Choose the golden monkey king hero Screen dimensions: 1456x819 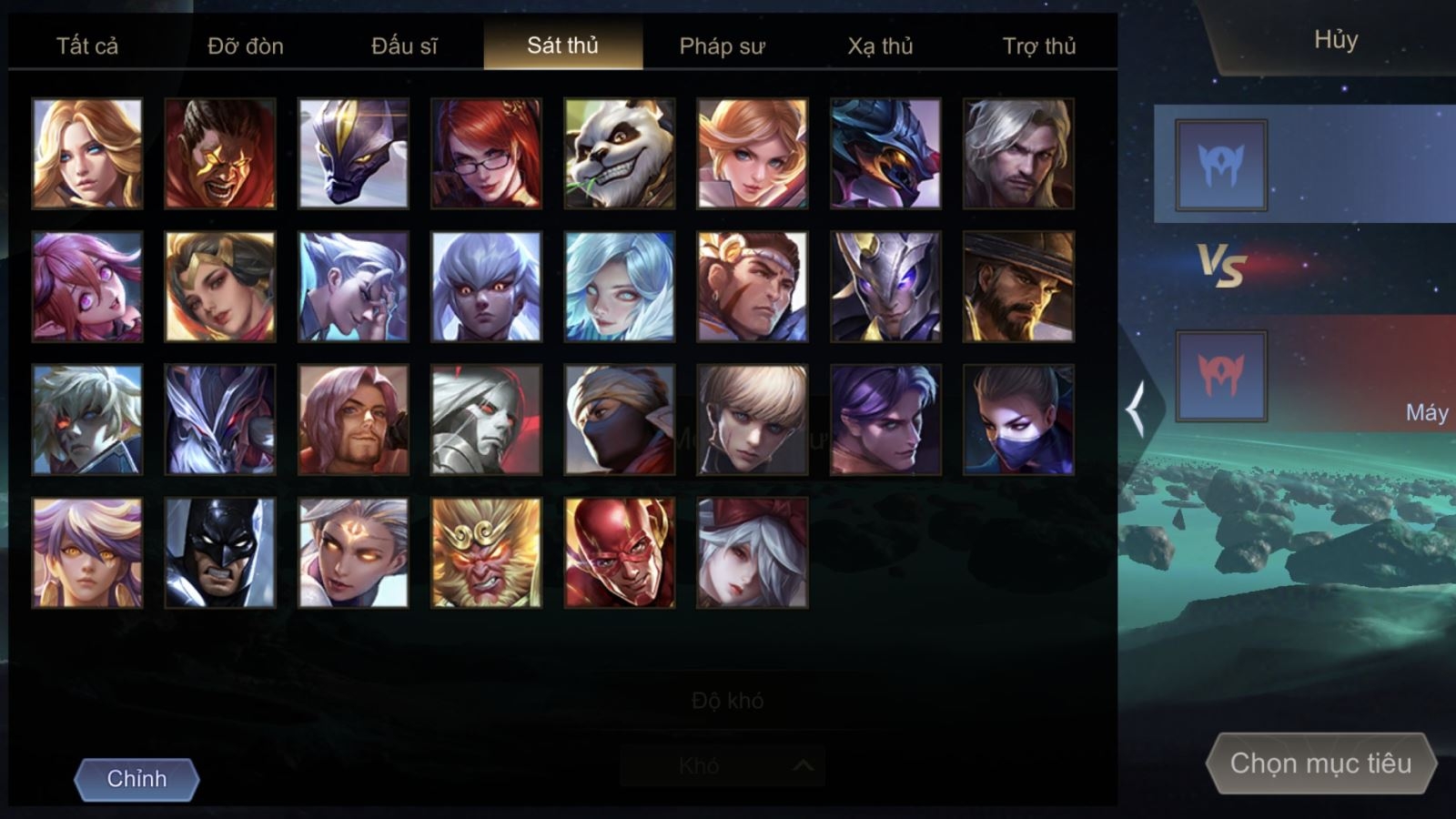coord(487,553)
